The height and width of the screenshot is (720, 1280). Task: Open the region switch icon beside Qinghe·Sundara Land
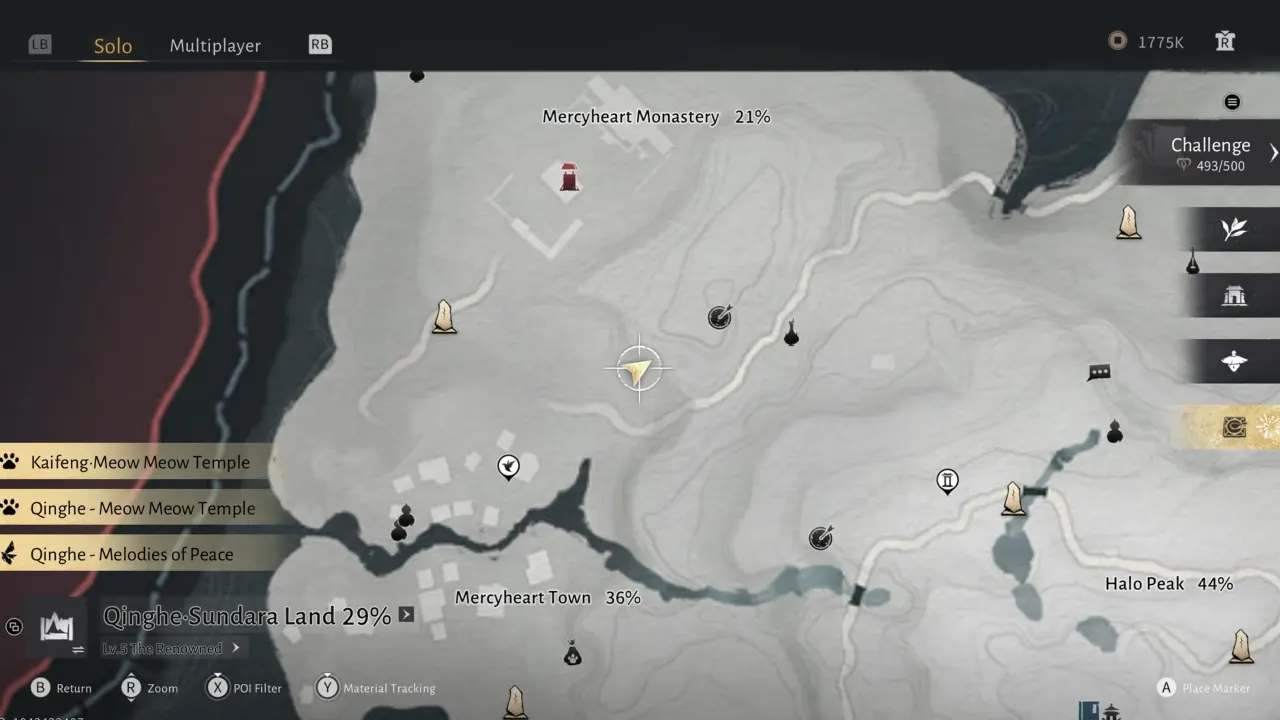pyautogui.click(x=57, y=628)
